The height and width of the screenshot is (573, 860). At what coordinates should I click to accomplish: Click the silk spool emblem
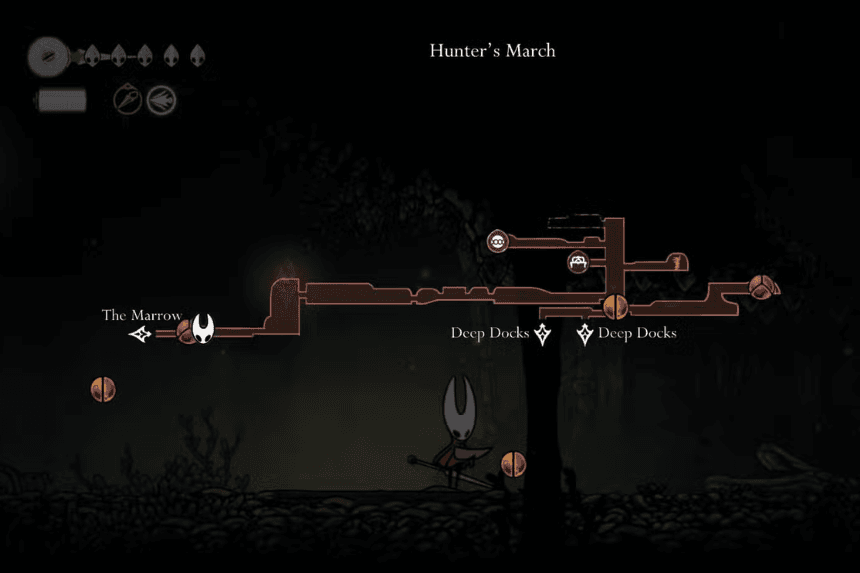[47, 57]
